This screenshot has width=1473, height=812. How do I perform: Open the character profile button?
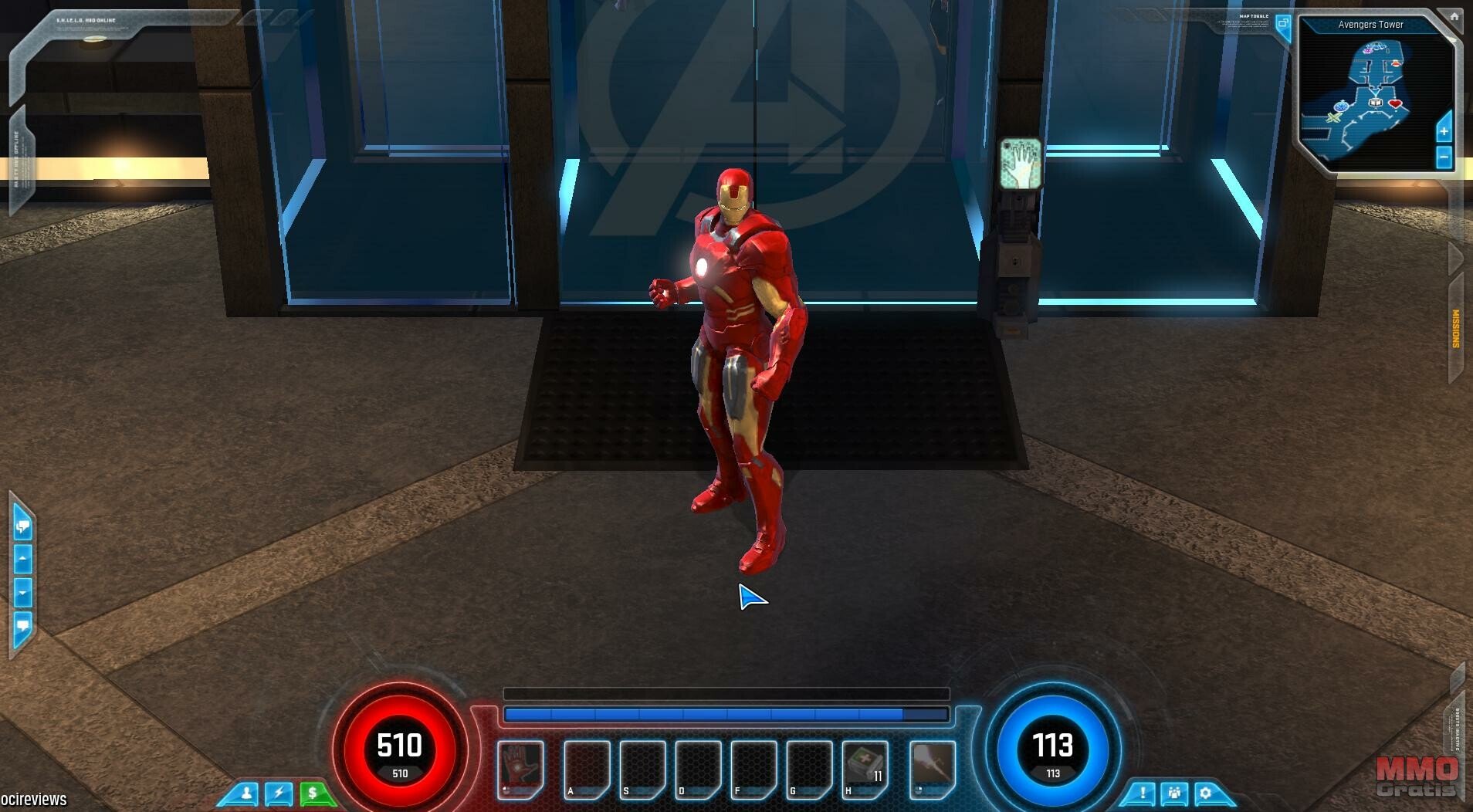pos(246,793)
